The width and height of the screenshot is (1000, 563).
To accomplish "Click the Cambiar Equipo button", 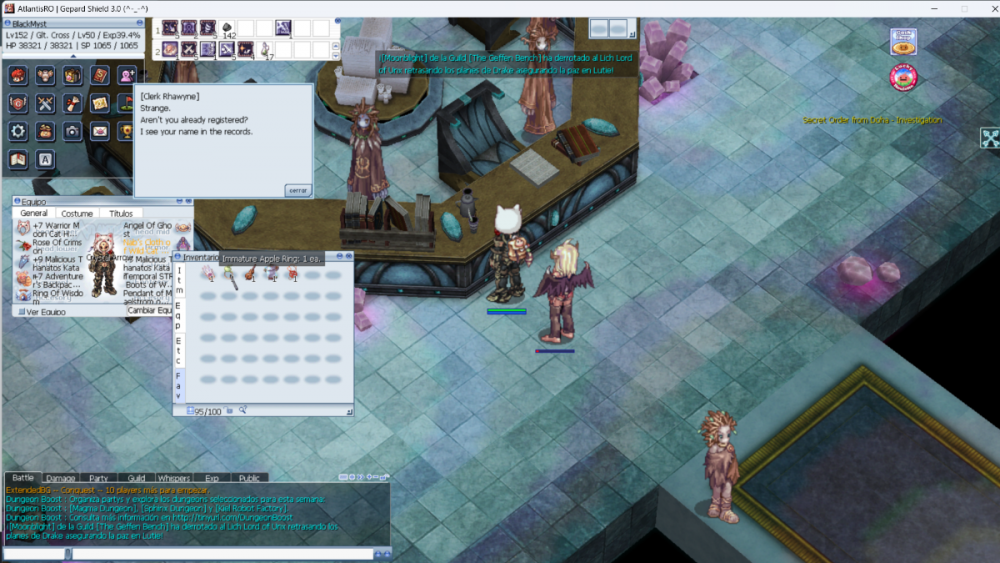I will tap(150, 310).
